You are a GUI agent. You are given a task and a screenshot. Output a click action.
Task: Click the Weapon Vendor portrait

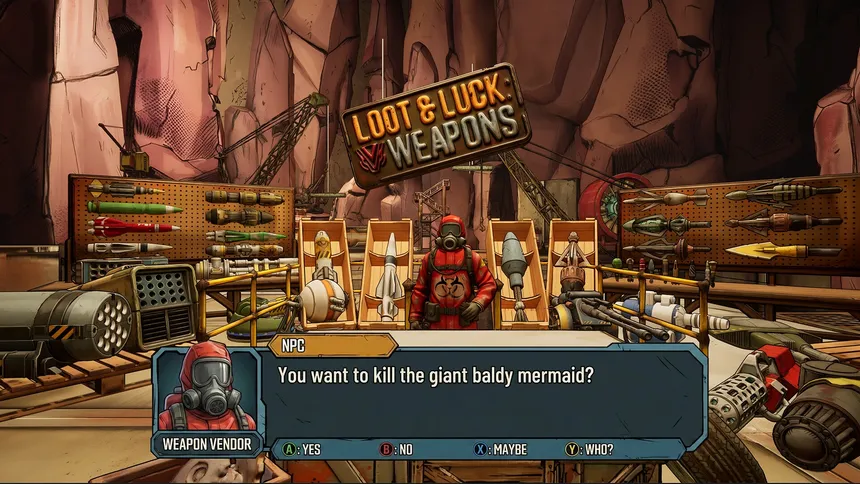point(205,392)
